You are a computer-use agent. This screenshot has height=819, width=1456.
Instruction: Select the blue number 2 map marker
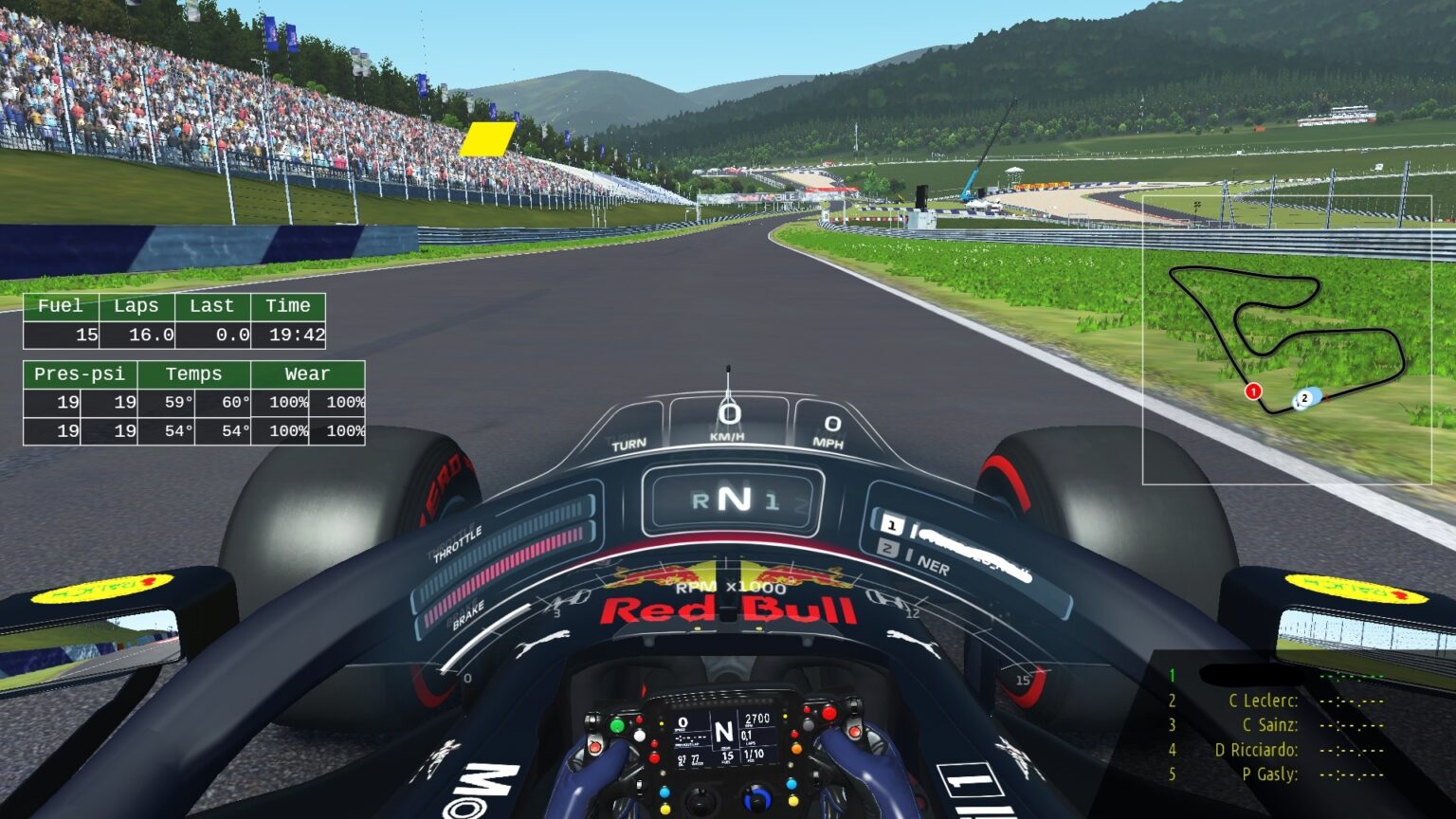point(1305,398)
